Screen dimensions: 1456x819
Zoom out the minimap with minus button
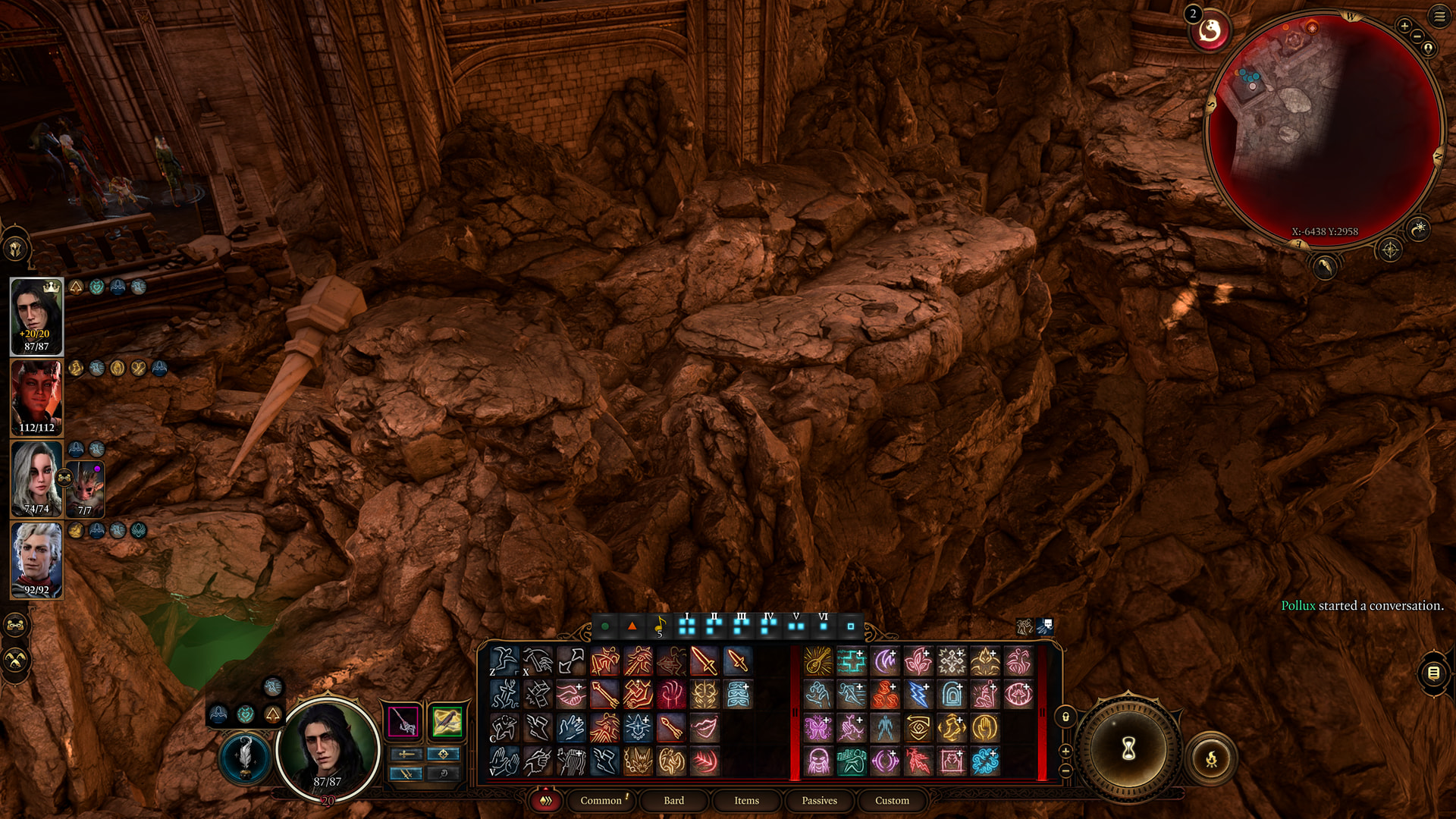click(1417, 36)
